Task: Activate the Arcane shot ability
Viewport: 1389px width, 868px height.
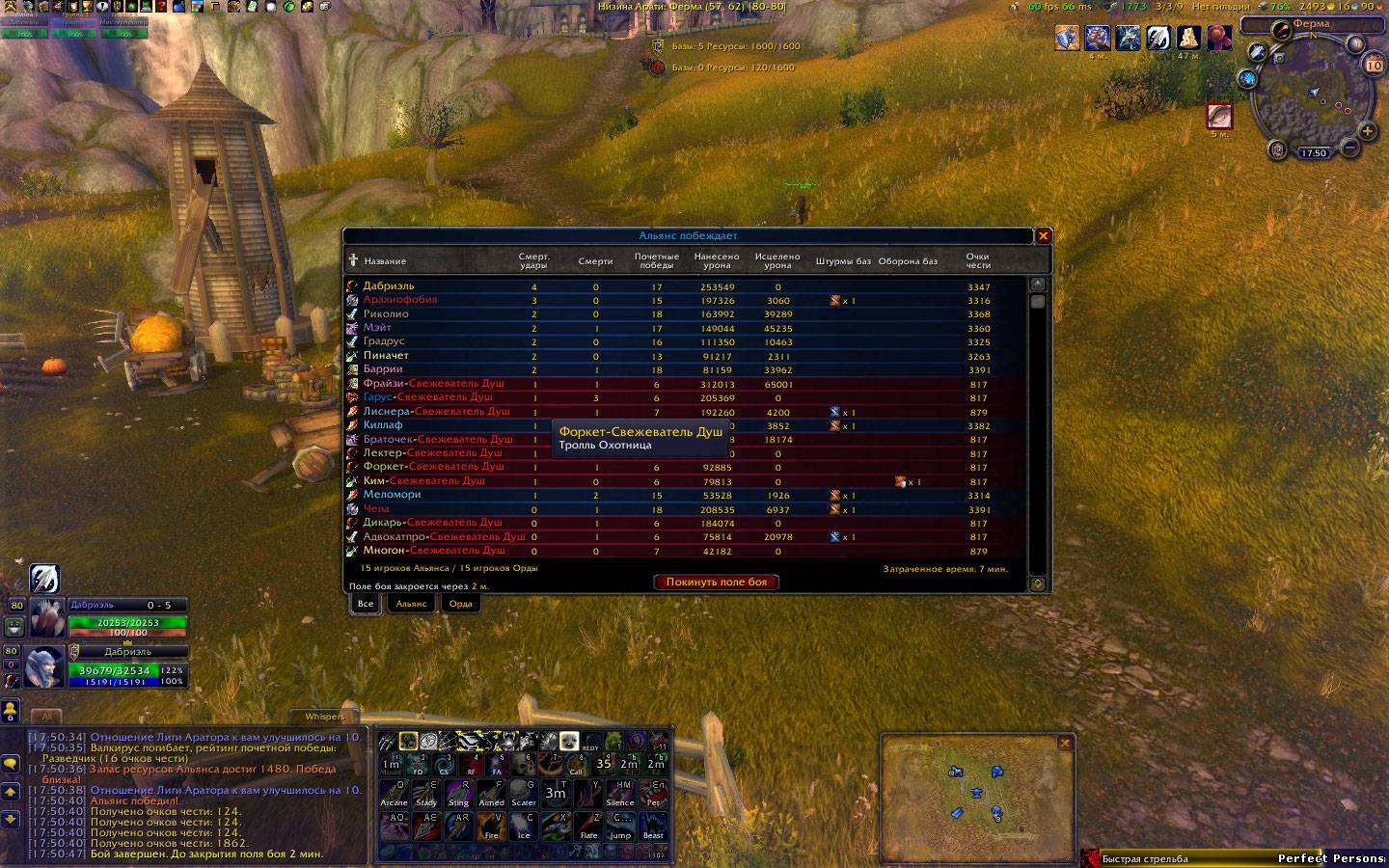Action: (394, 794)
